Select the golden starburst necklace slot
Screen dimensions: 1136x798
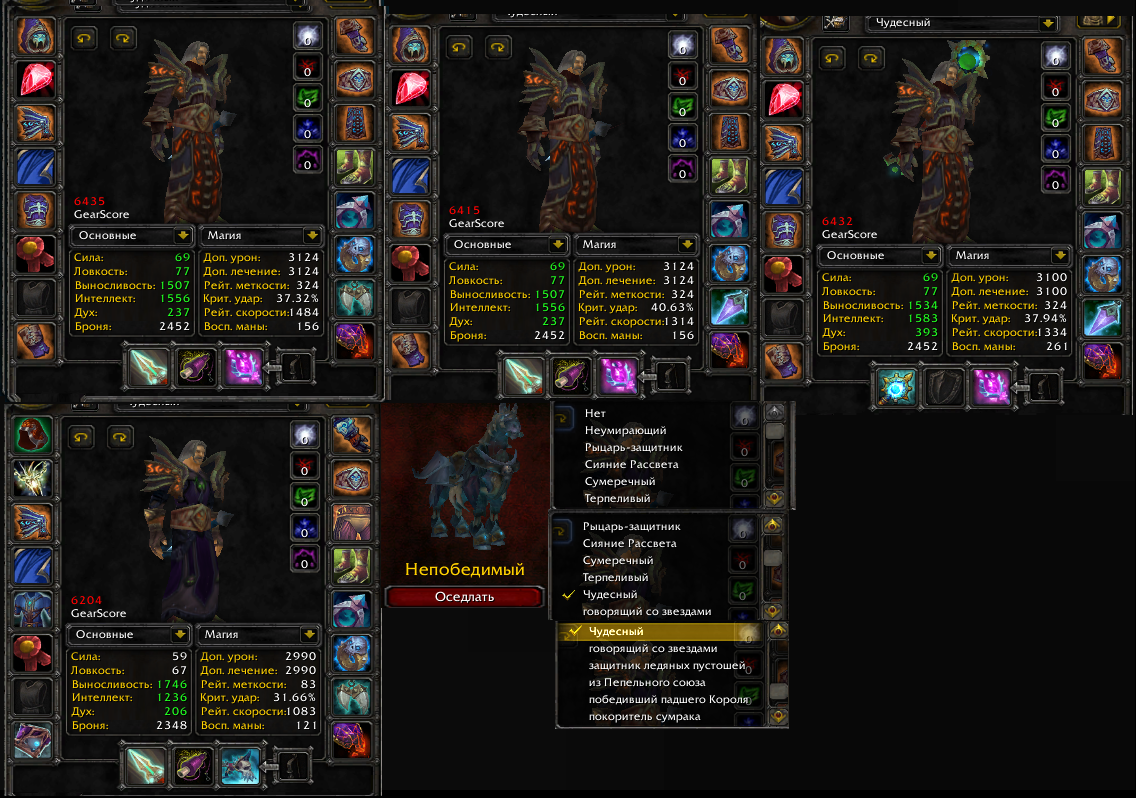(x=33, y=479)
